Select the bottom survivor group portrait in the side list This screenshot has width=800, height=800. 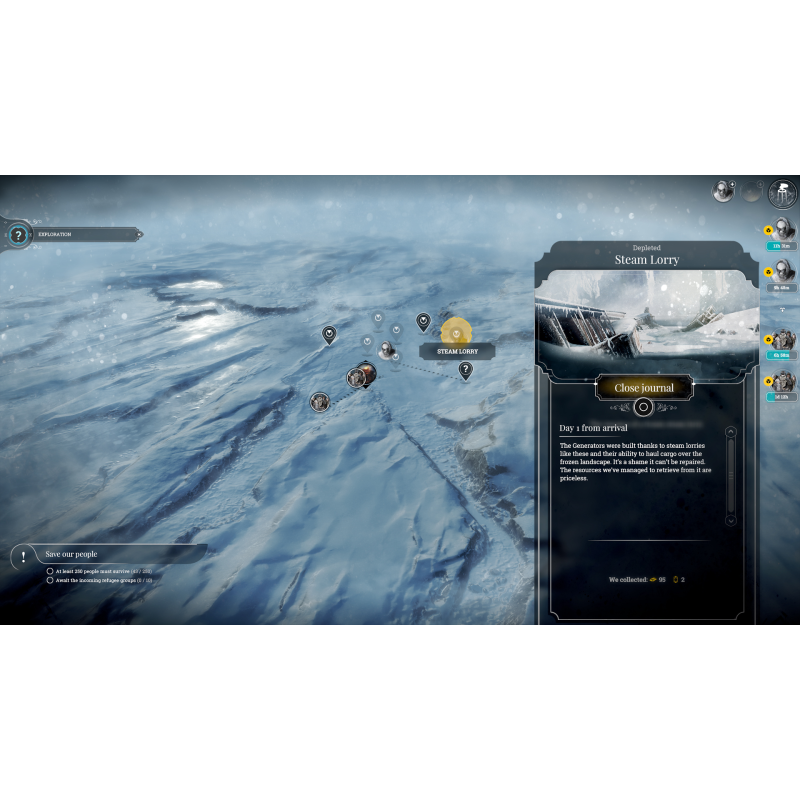pos(783,381)
